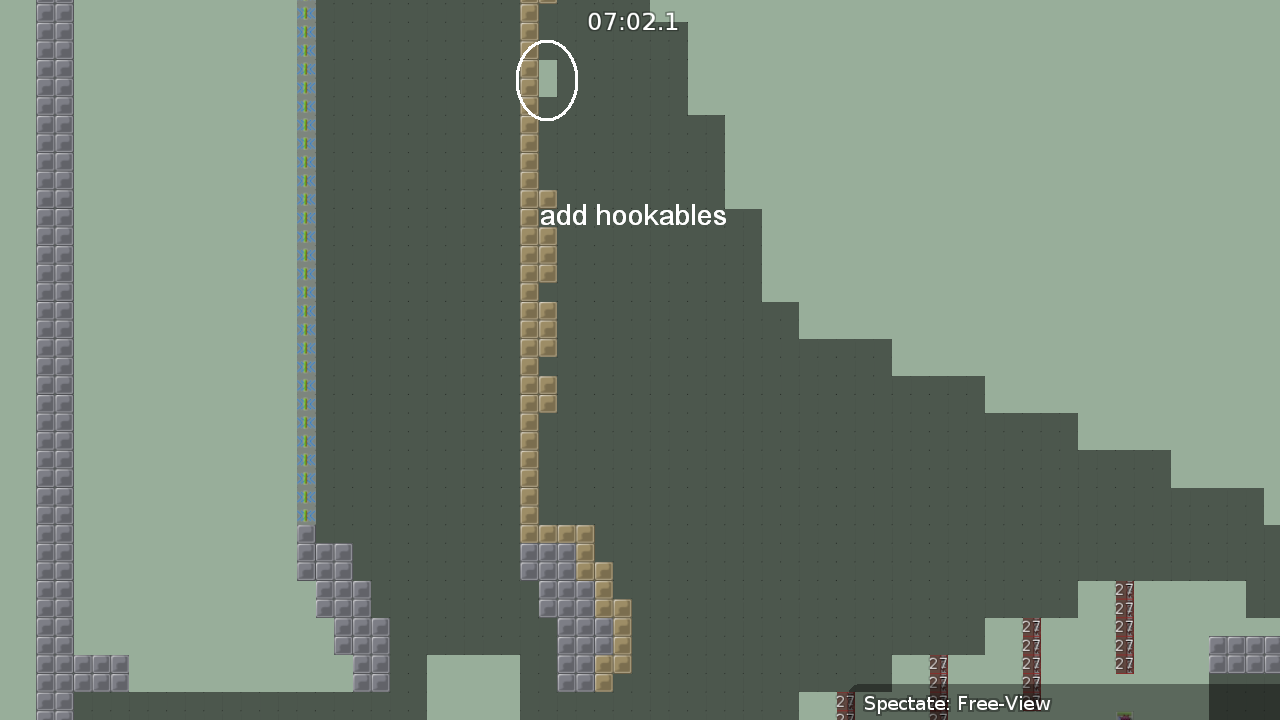The width and height of the screenshot is (1280, 720).
Task: Select the add hookables text label
Action: coord(633,215)
